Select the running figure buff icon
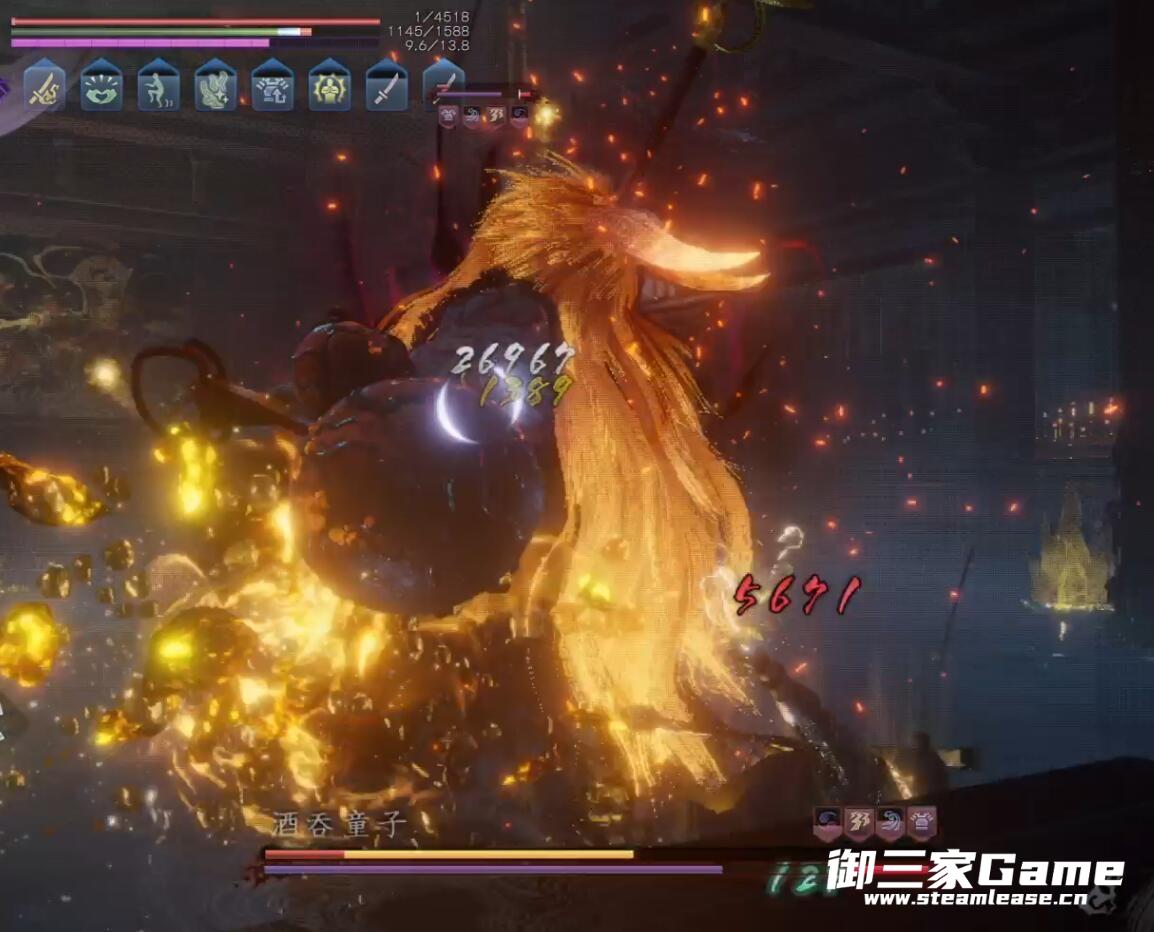1154x932 pixels. [158, 86]
